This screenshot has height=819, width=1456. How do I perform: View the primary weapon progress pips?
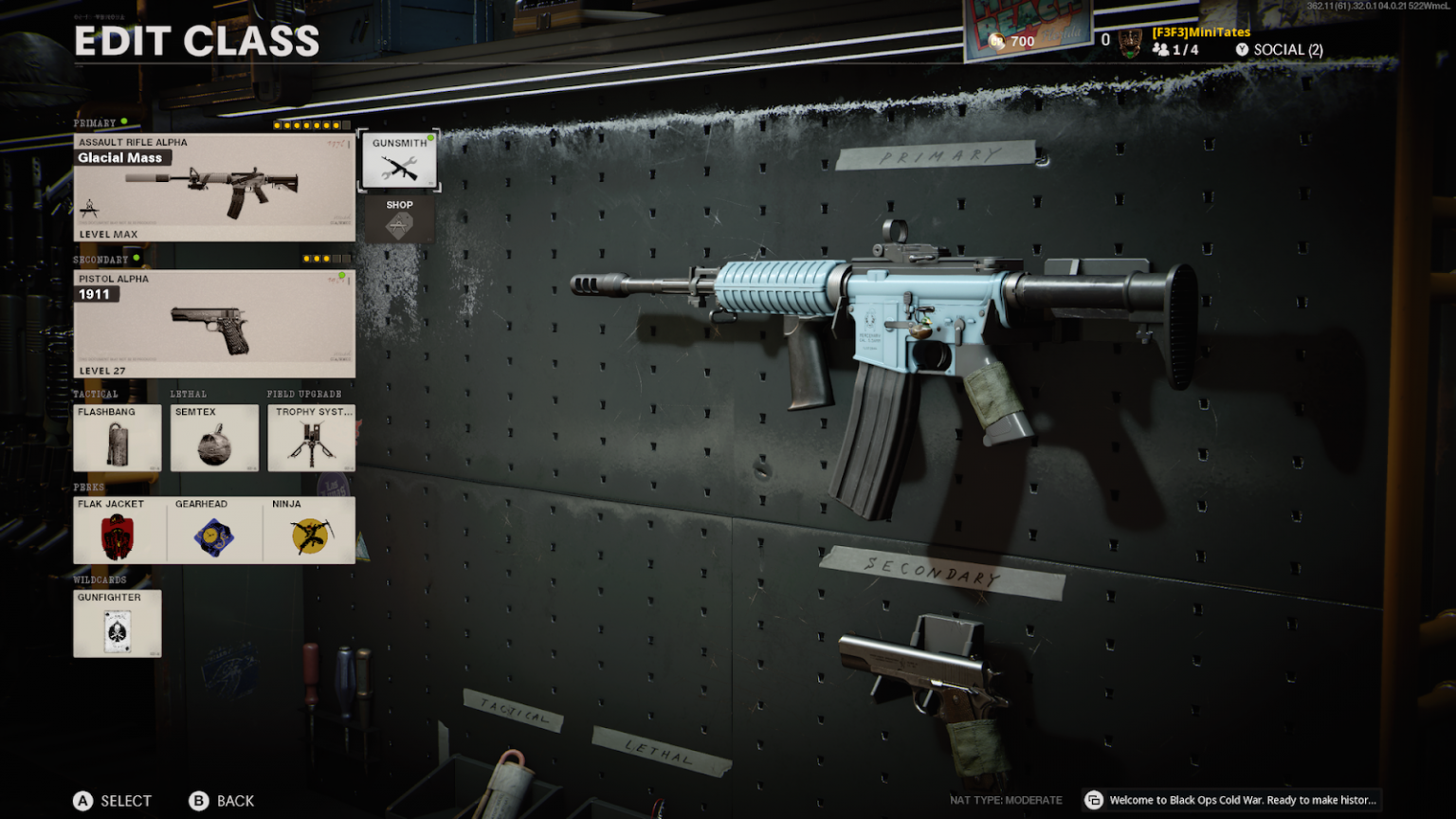[305, 123]
